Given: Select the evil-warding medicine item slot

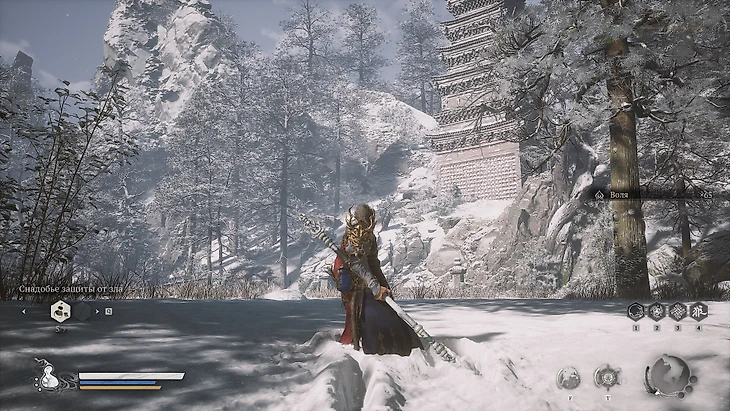Looking at the screenshot, I should point(60,311).
